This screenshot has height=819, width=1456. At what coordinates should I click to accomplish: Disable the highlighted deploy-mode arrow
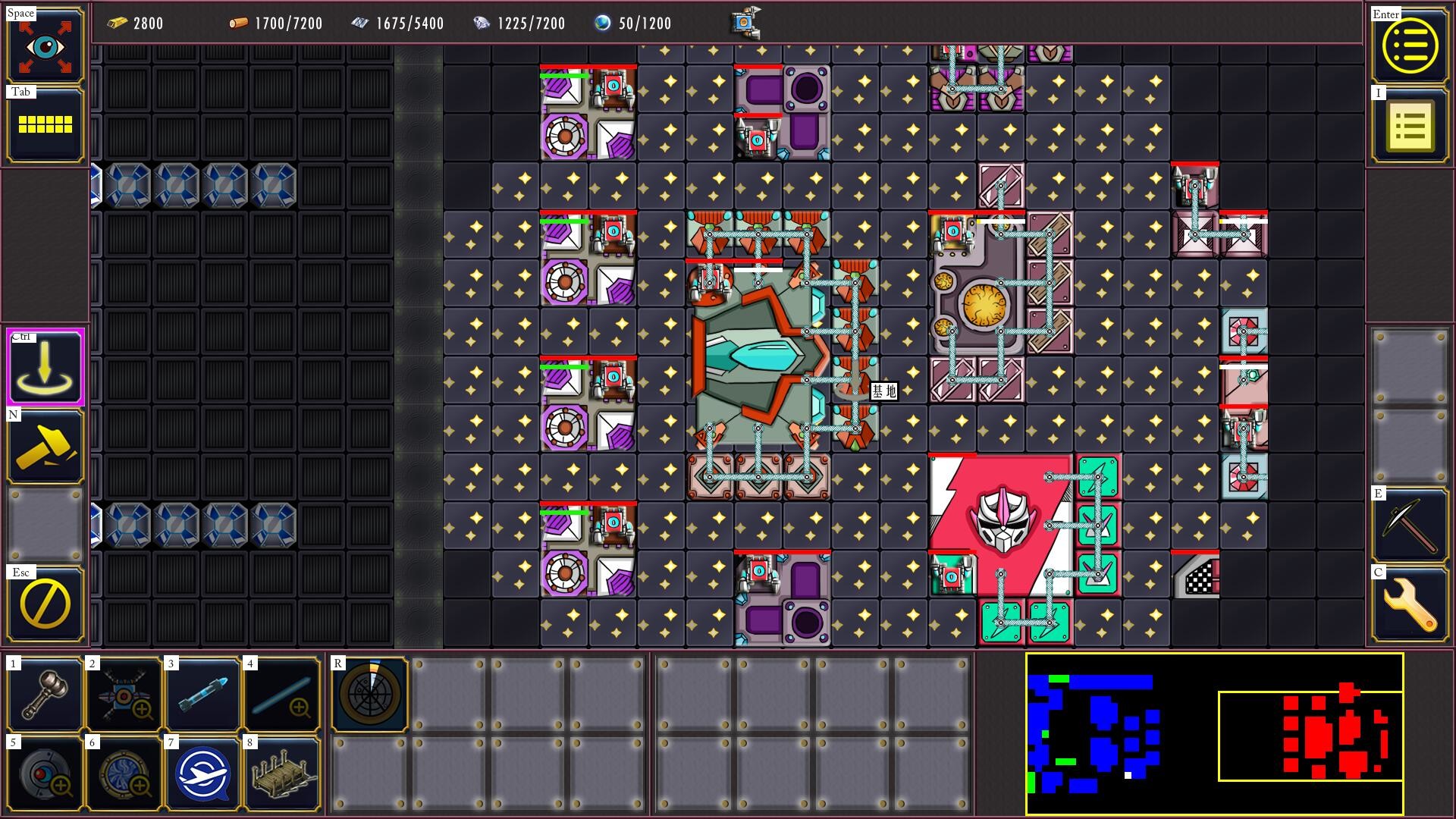[45, 368]
